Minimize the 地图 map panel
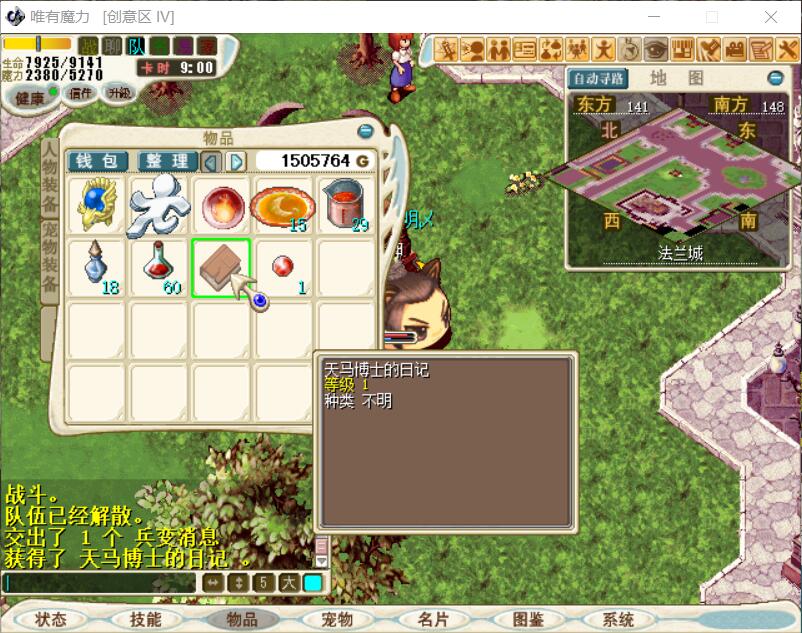Viewport: 802px width, 633px height. click(775, 78)
